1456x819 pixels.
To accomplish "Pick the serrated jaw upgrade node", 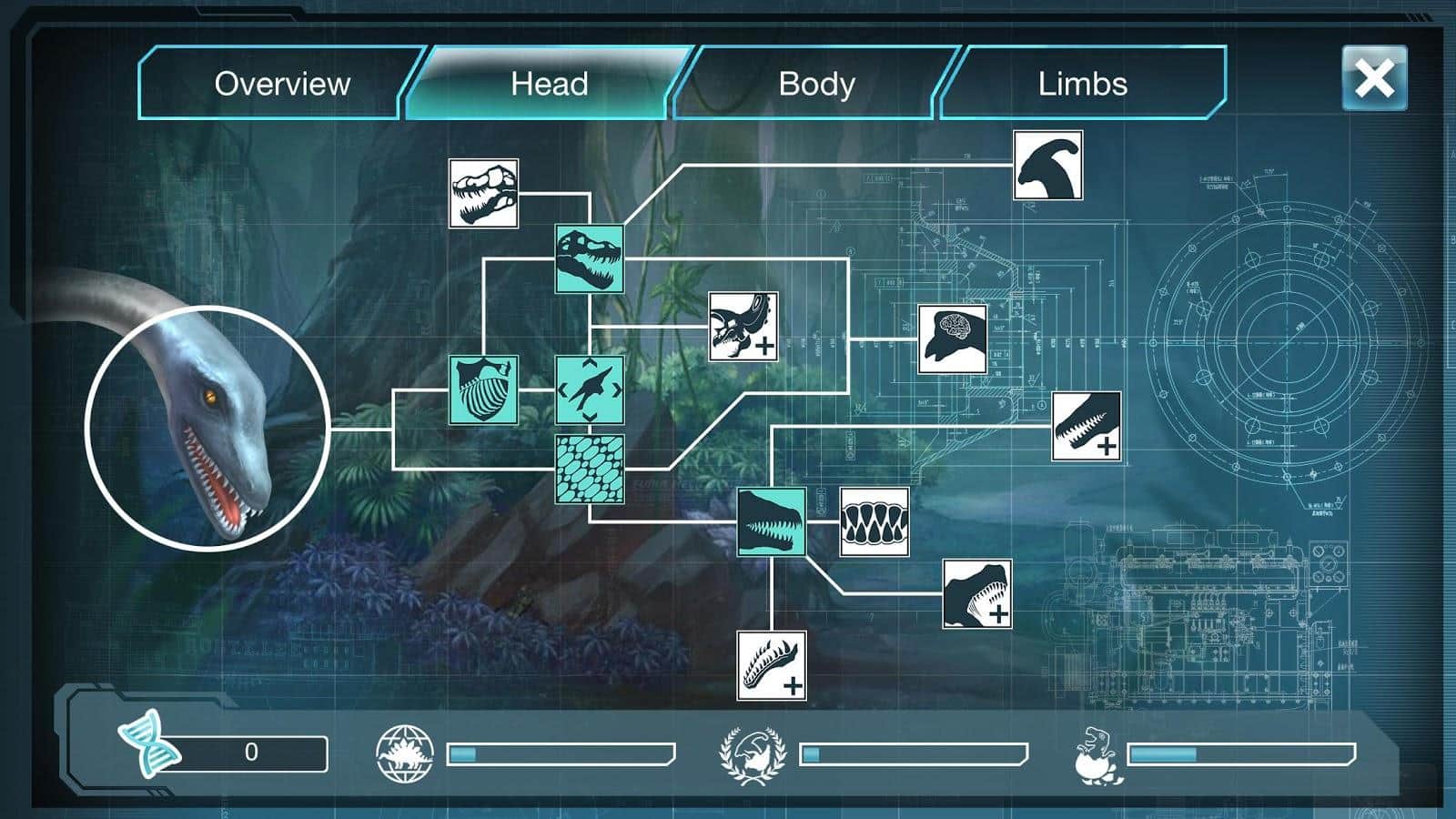I will [1086, 425].
